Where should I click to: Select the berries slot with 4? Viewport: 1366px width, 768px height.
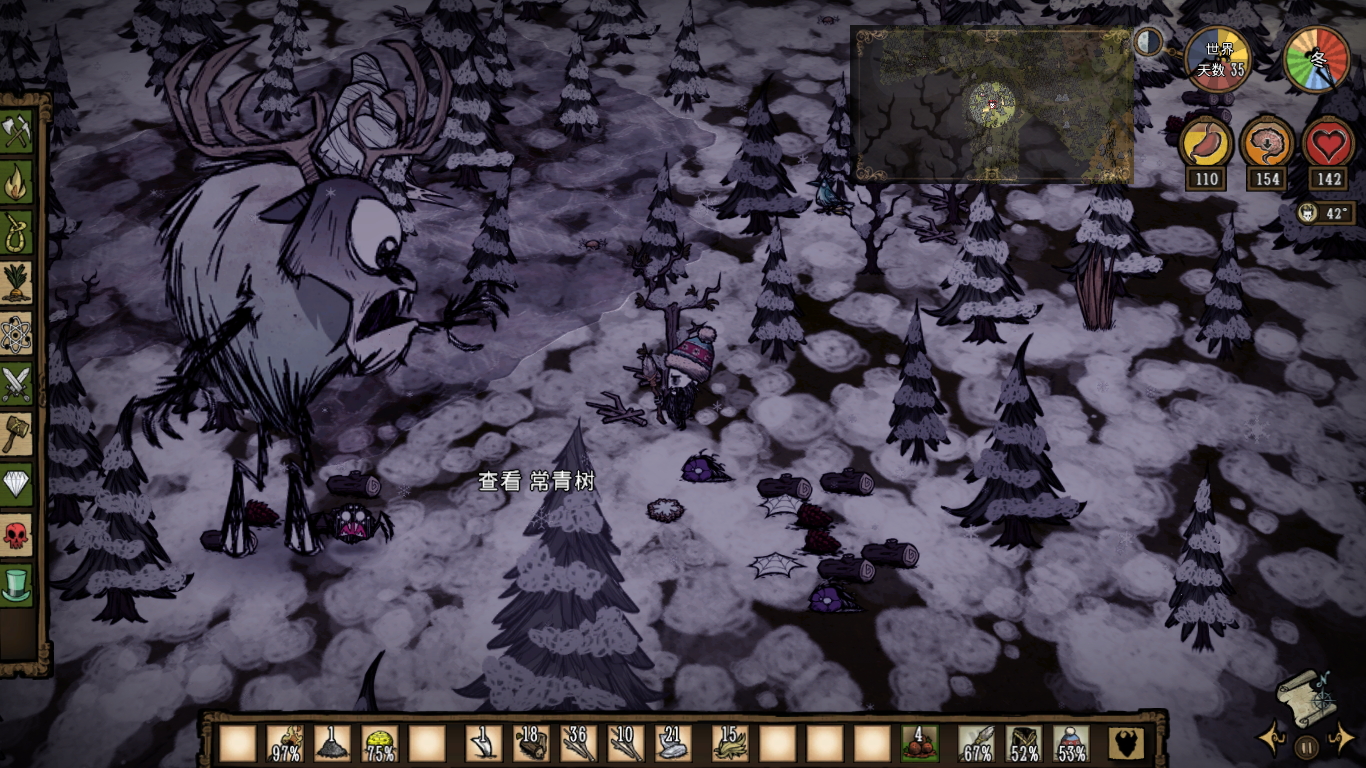pyautogui.click(x=920, y=743)
